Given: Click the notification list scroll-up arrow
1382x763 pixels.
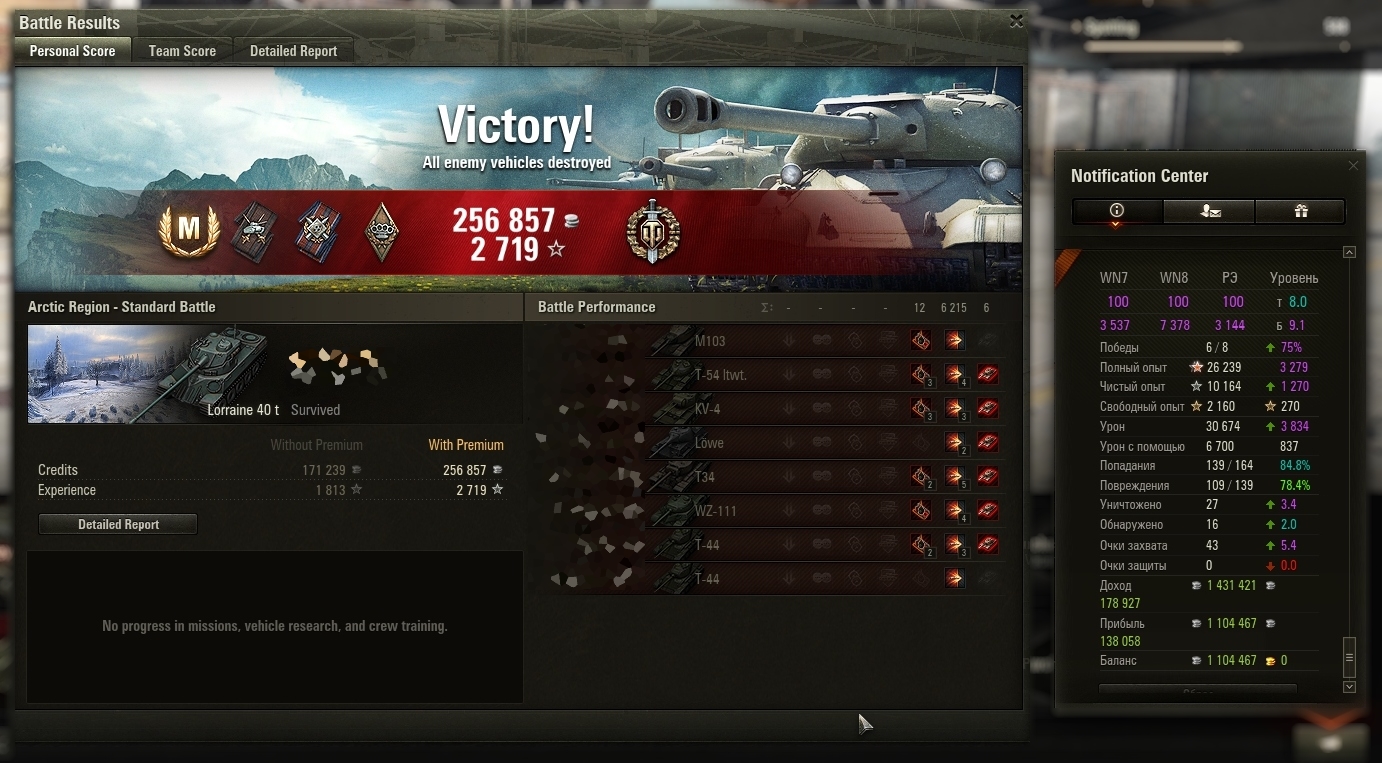Looking at the screenshot, I should [x=1349, y=252].
